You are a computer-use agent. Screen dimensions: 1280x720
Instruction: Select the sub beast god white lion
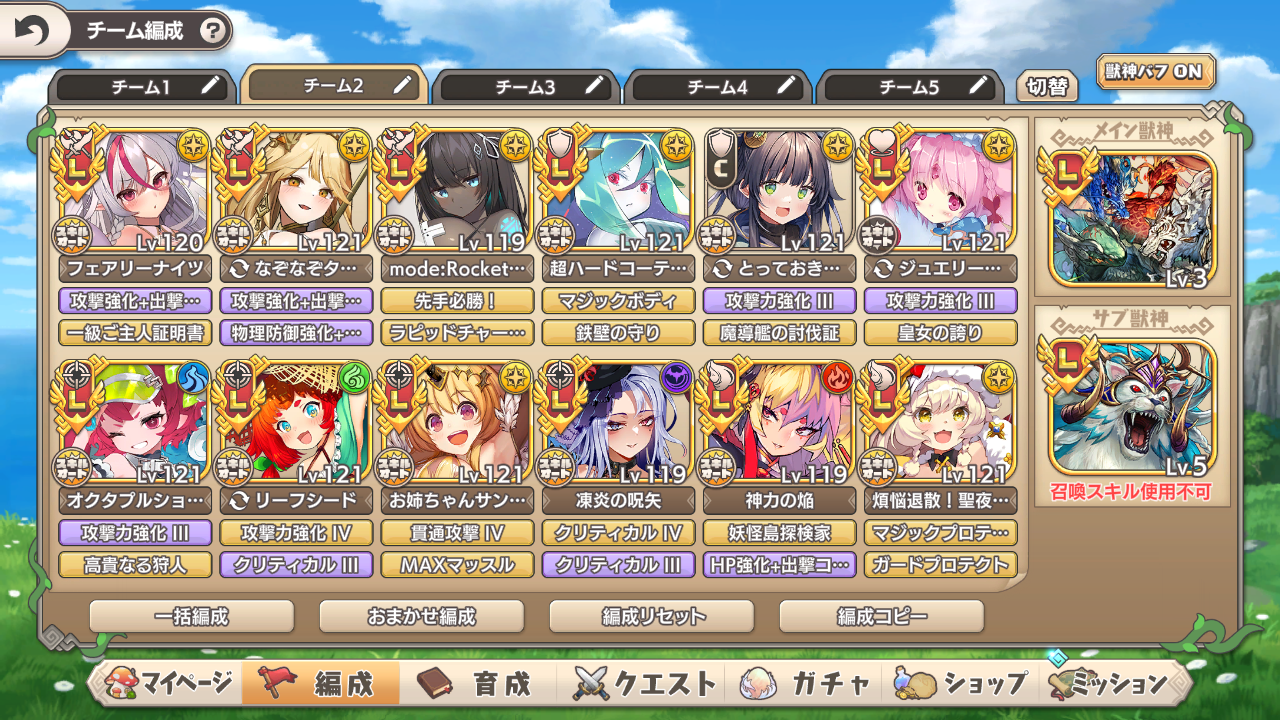tap(1132, 406)
